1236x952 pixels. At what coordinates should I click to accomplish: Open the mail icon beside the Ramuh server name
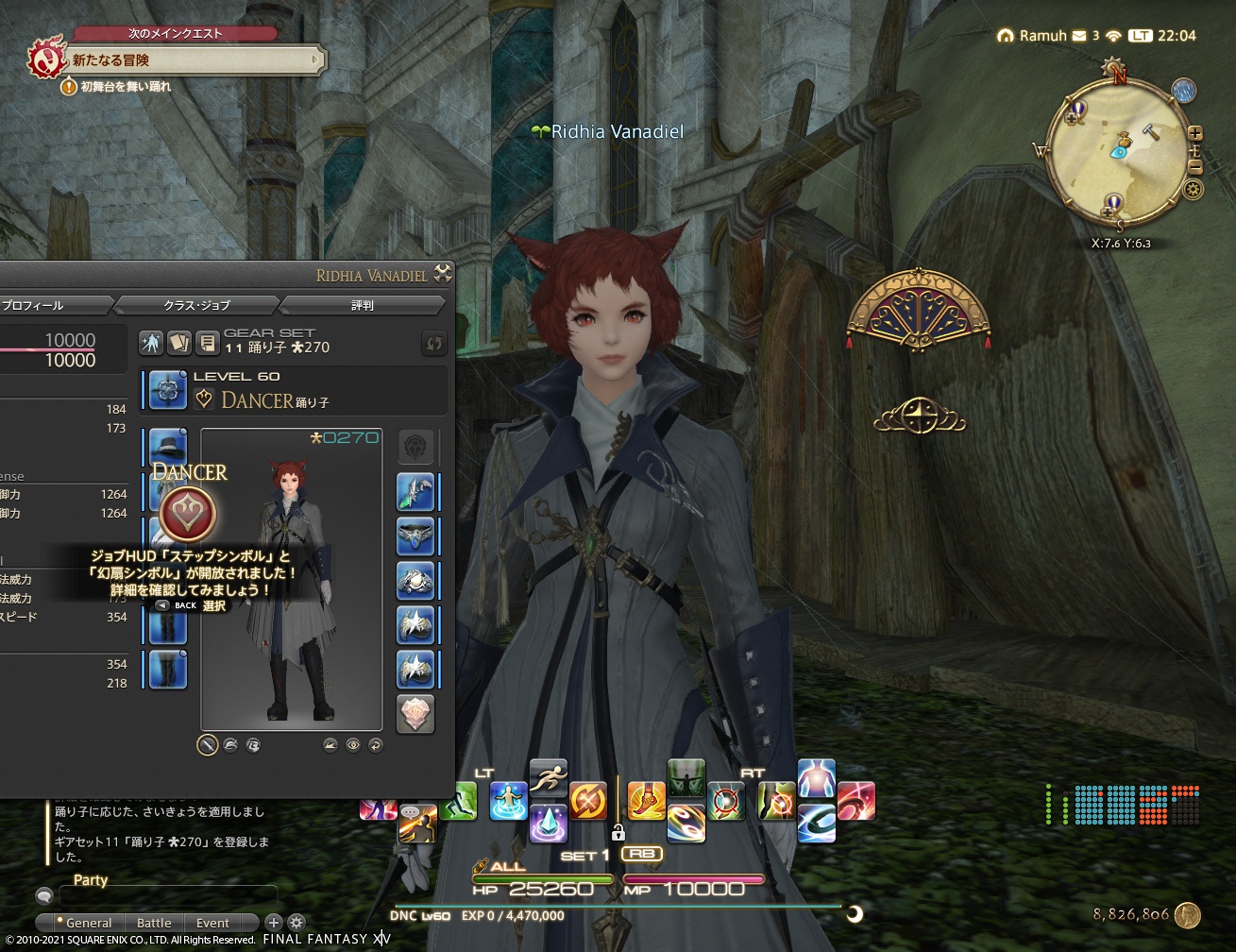pos(1078,36)
